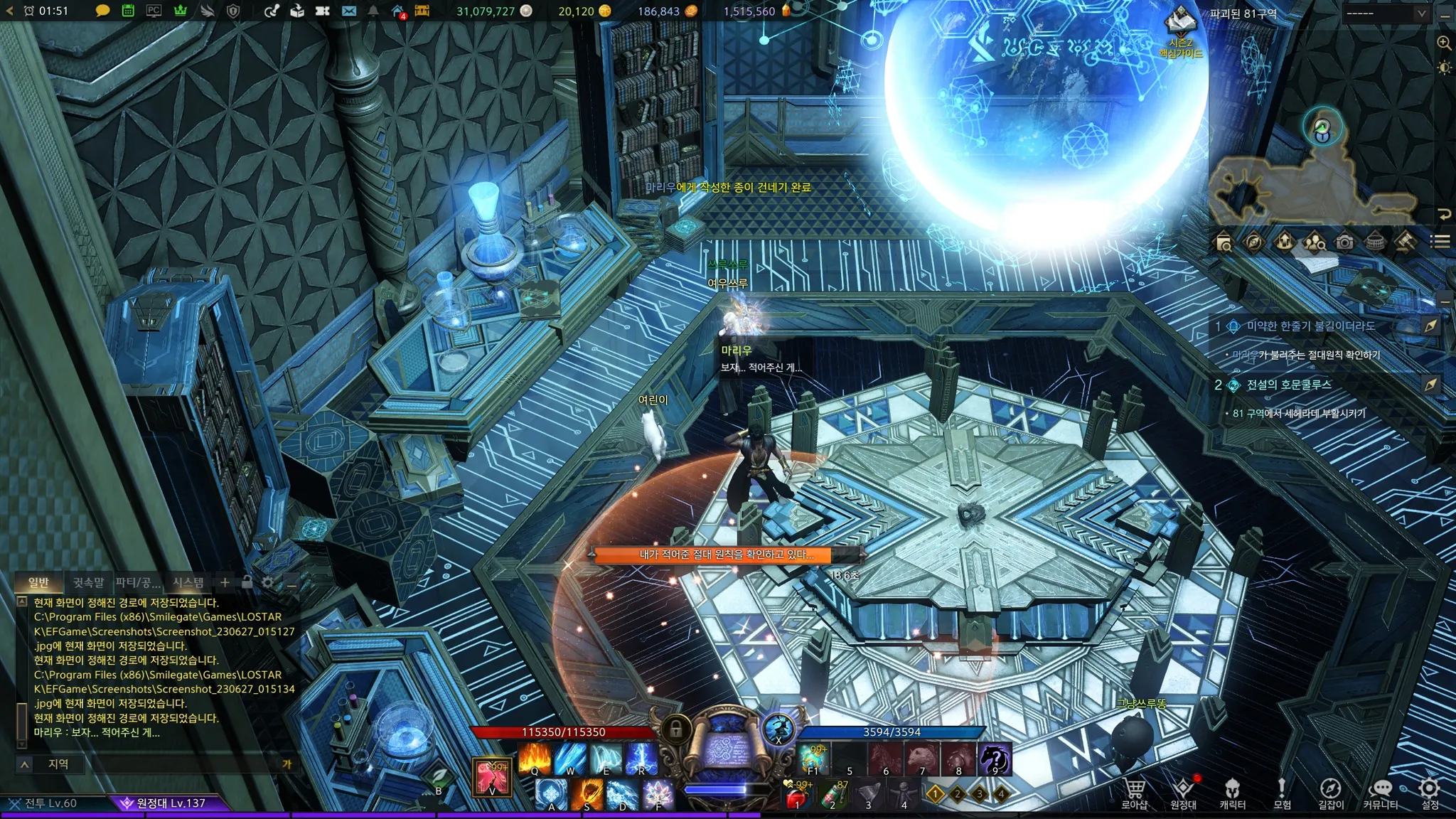Screen dimensions: 1456x819
Task: Activate the fire skill on Q
Action: (535, 758)
